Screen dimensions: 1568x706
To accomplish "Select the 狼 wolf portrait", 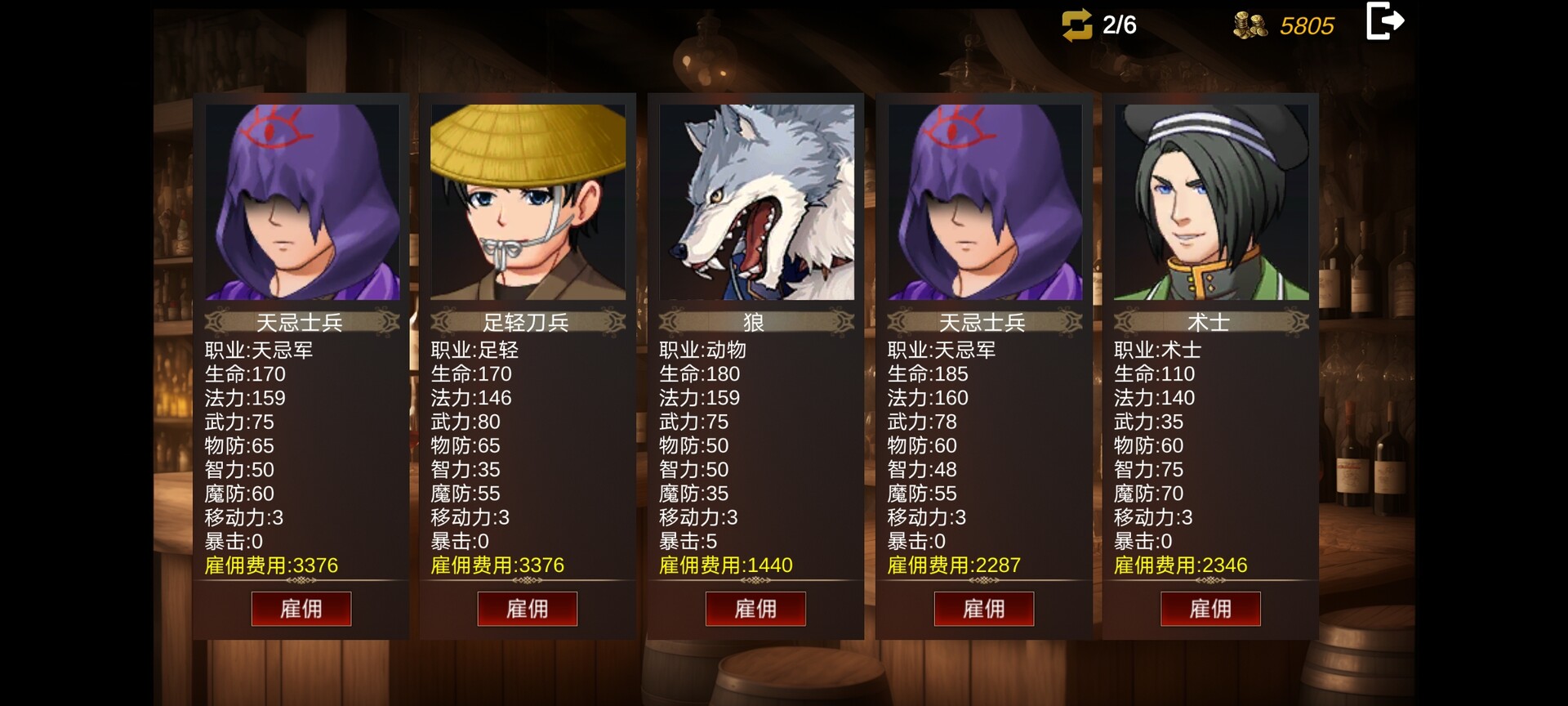I will 755,202.
